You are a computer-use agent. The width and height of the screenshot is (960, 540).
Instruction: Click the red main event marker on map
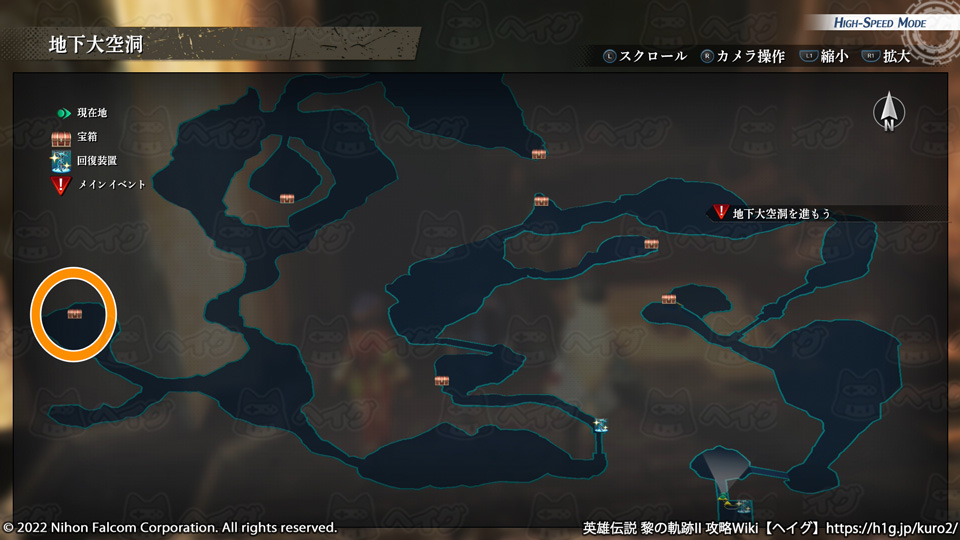[720, 212]
